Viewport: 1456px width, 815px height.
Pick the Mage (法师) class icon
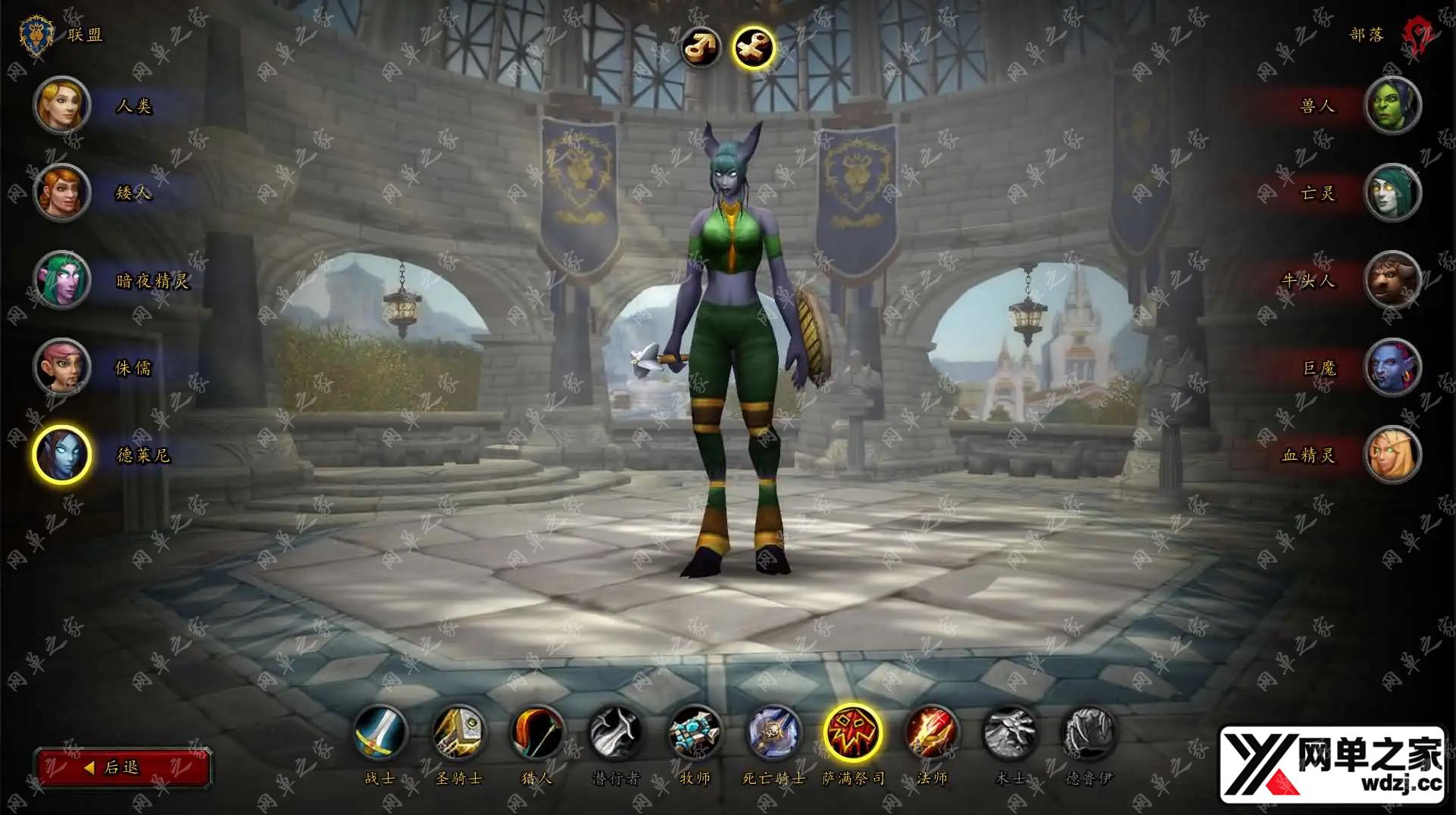pyautogui.click(x=932, y=732)
